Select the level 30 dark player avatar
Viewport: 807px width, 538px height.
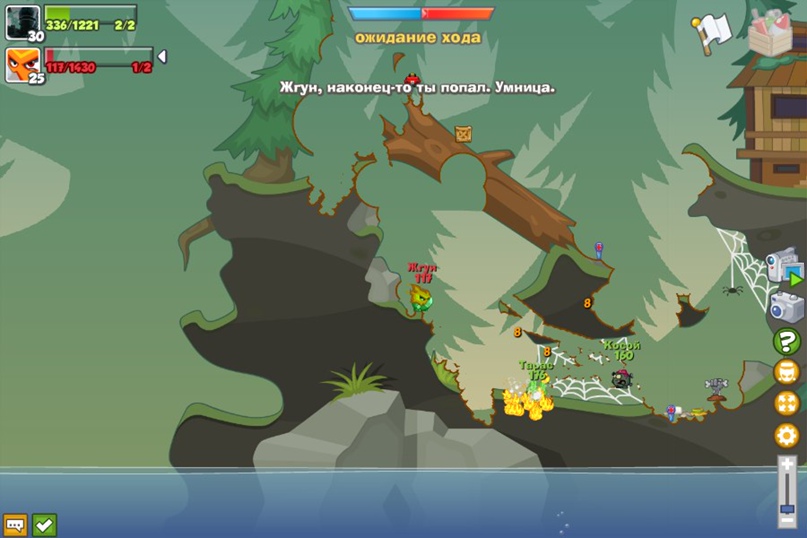coord(22,21)
